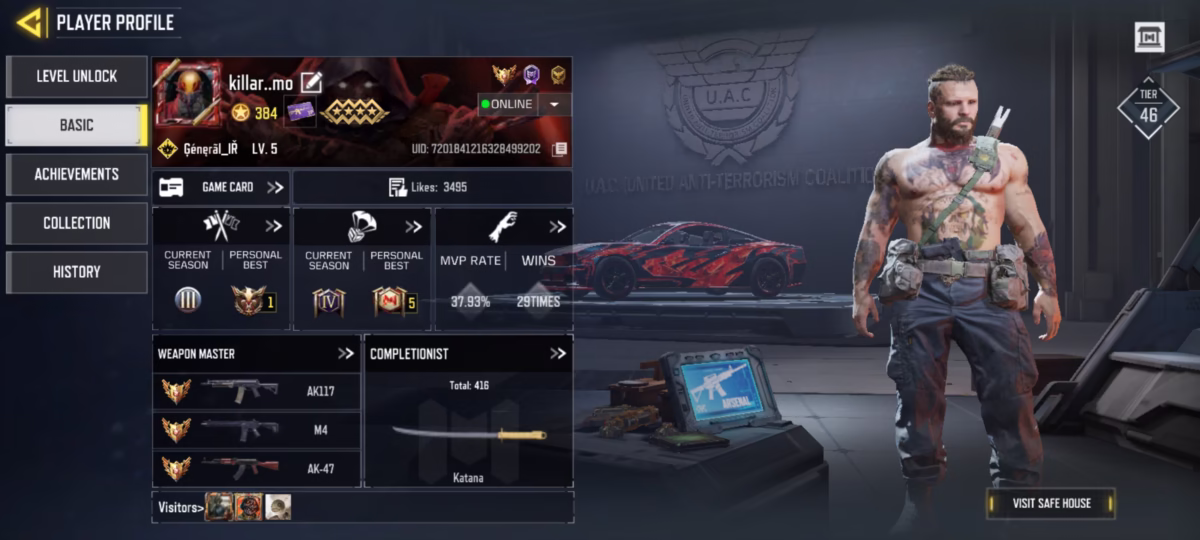Select the Basic profile tab
The image size is (1200, 540).
(x=77, y=125)
